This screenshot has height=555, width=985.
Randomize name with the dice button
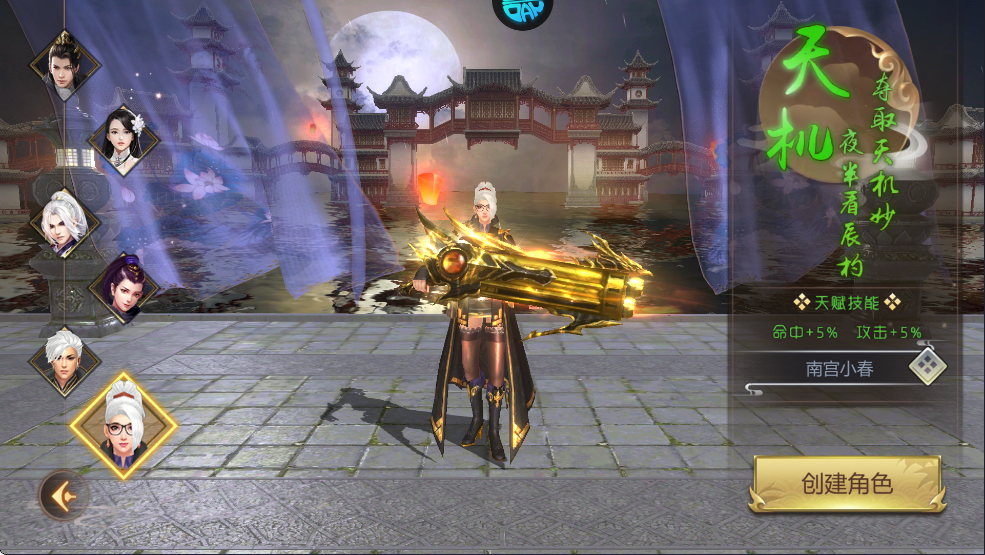pos(927,367)
